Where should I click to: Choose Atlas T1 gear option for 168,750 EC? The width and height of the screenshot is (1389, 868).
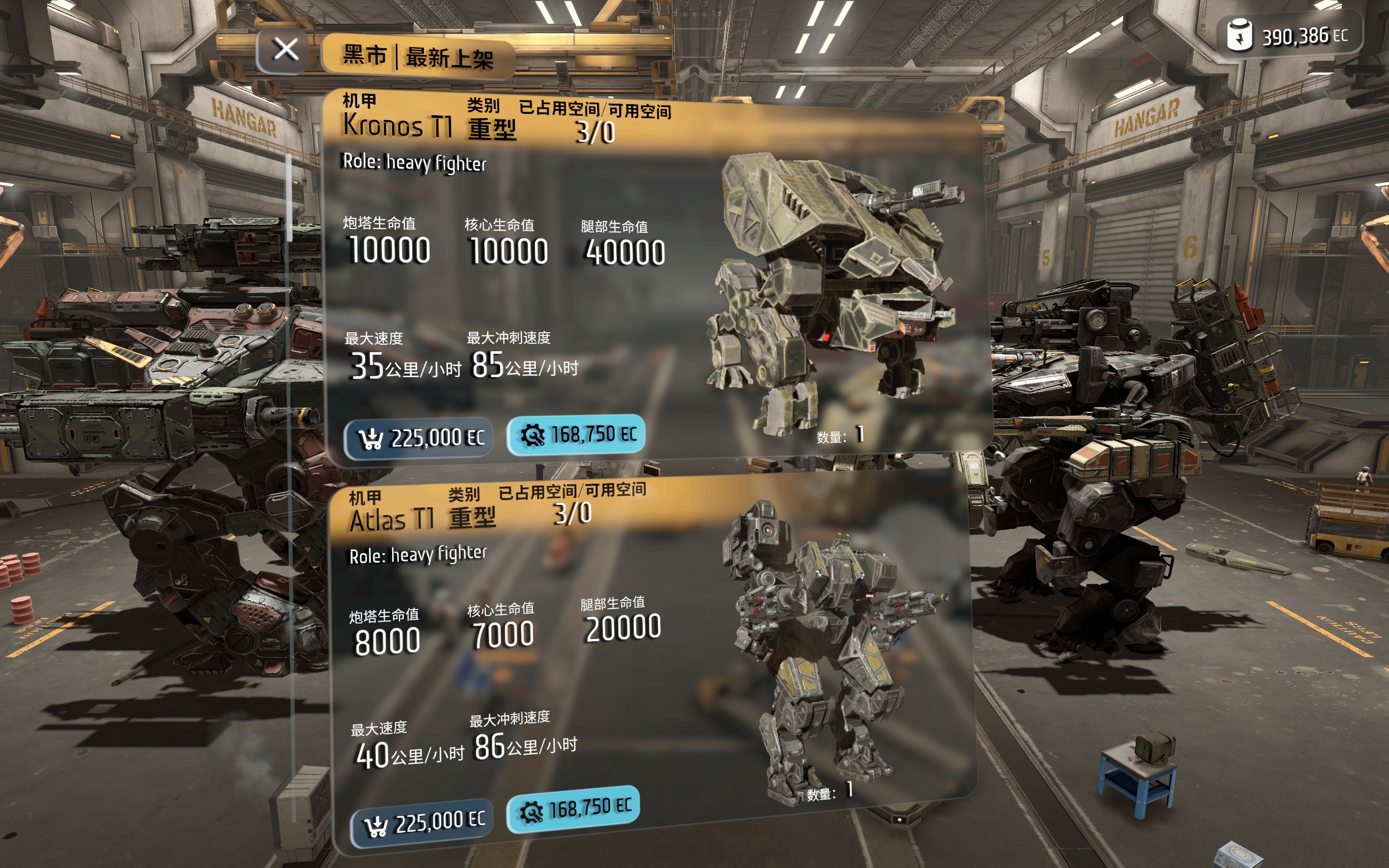pos(573,810)
